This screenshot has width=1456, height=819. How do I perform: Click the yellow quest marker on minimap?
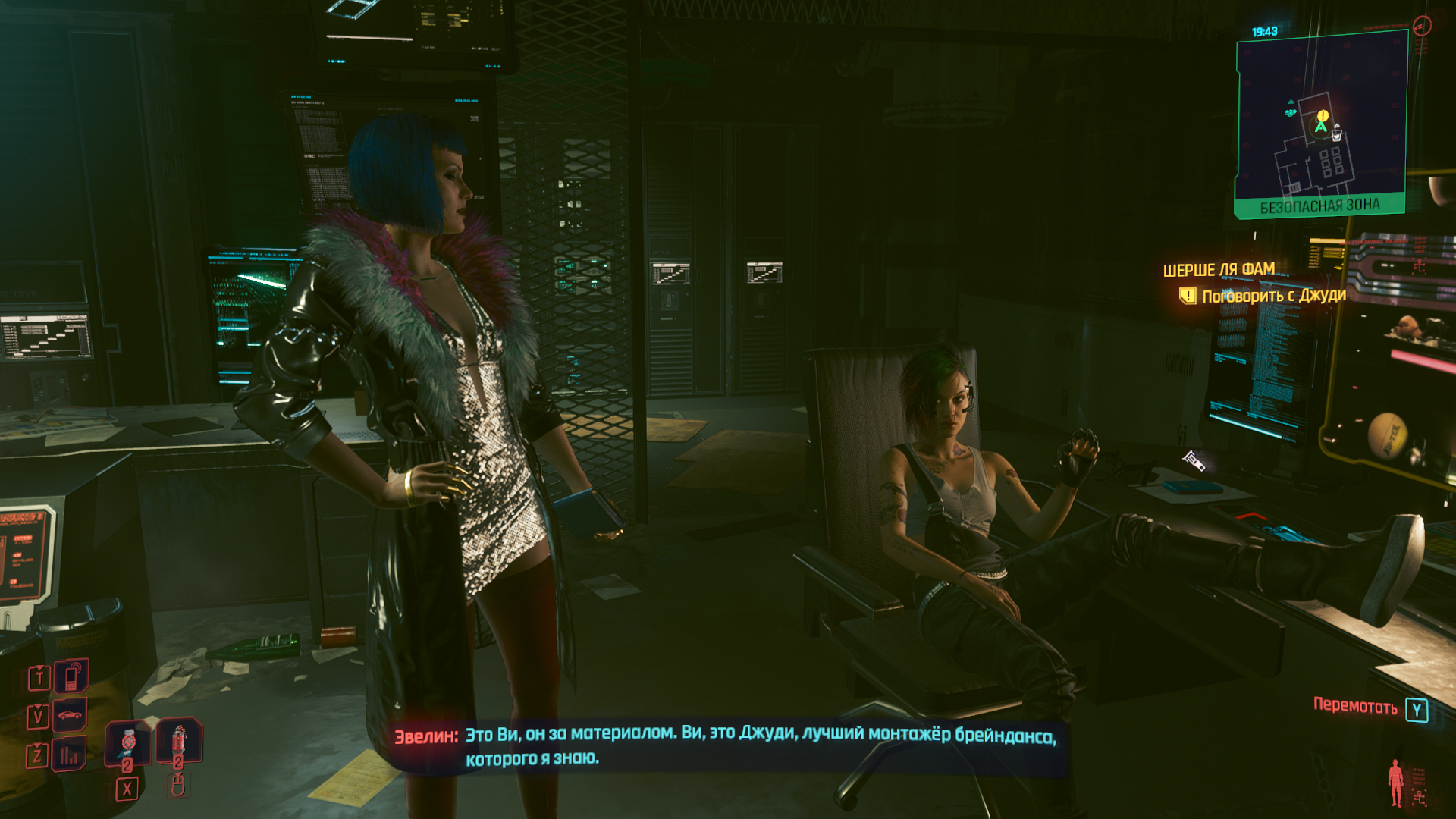tap(1323, 115)
